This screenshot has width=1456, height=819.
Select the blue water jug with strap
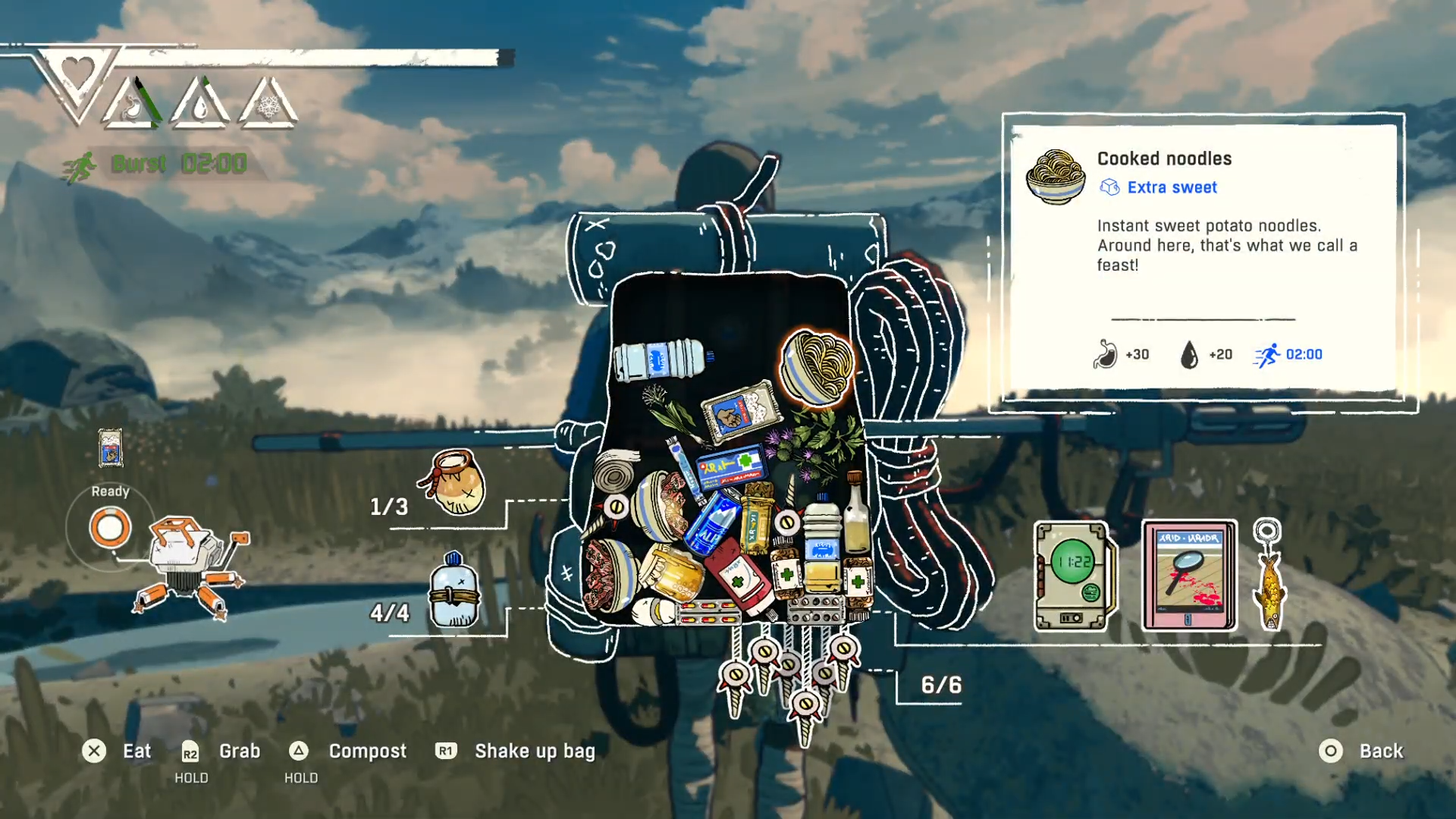point(453,591)
